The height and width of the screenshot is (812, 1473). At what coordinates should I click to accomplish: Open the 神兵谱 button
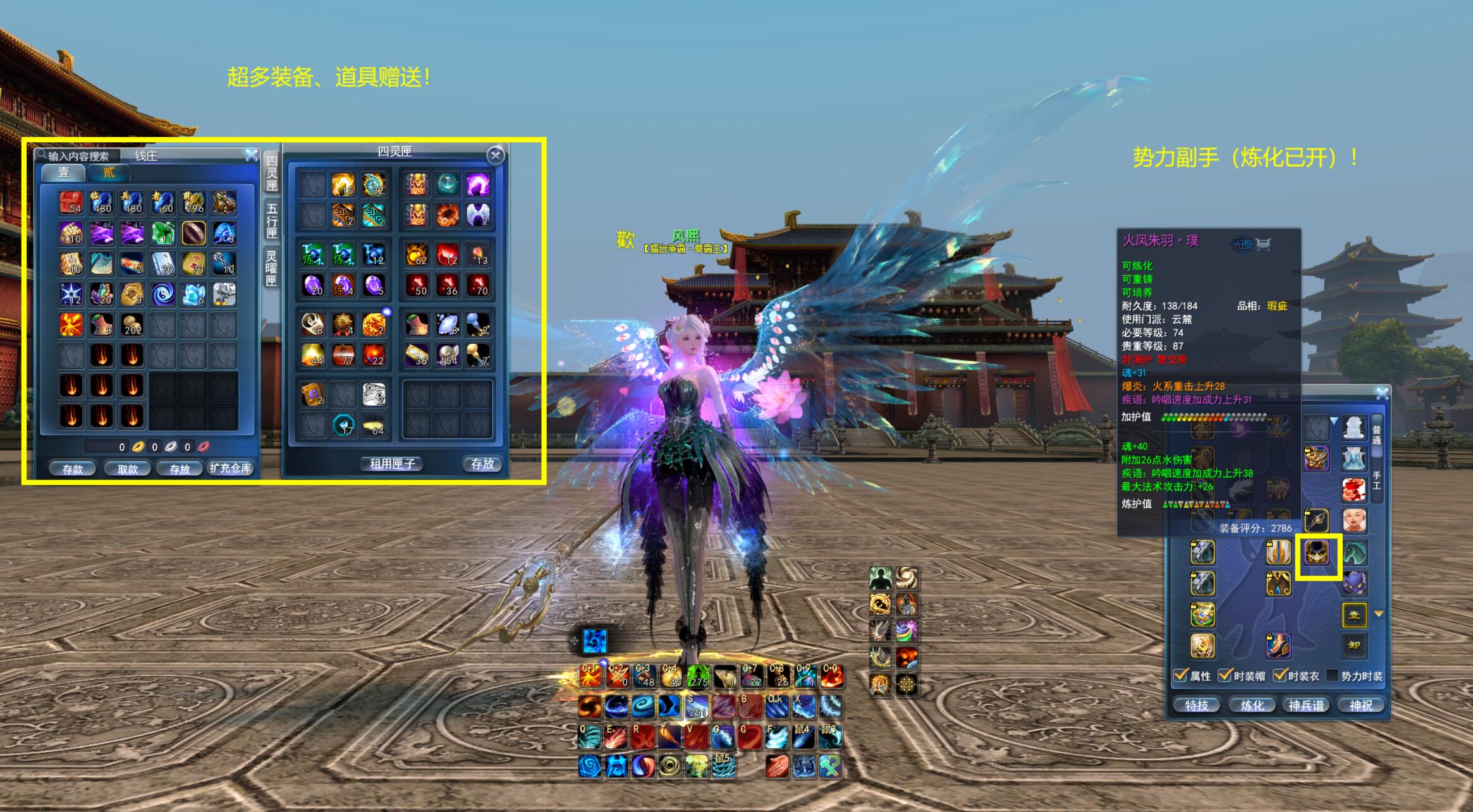1307,705
